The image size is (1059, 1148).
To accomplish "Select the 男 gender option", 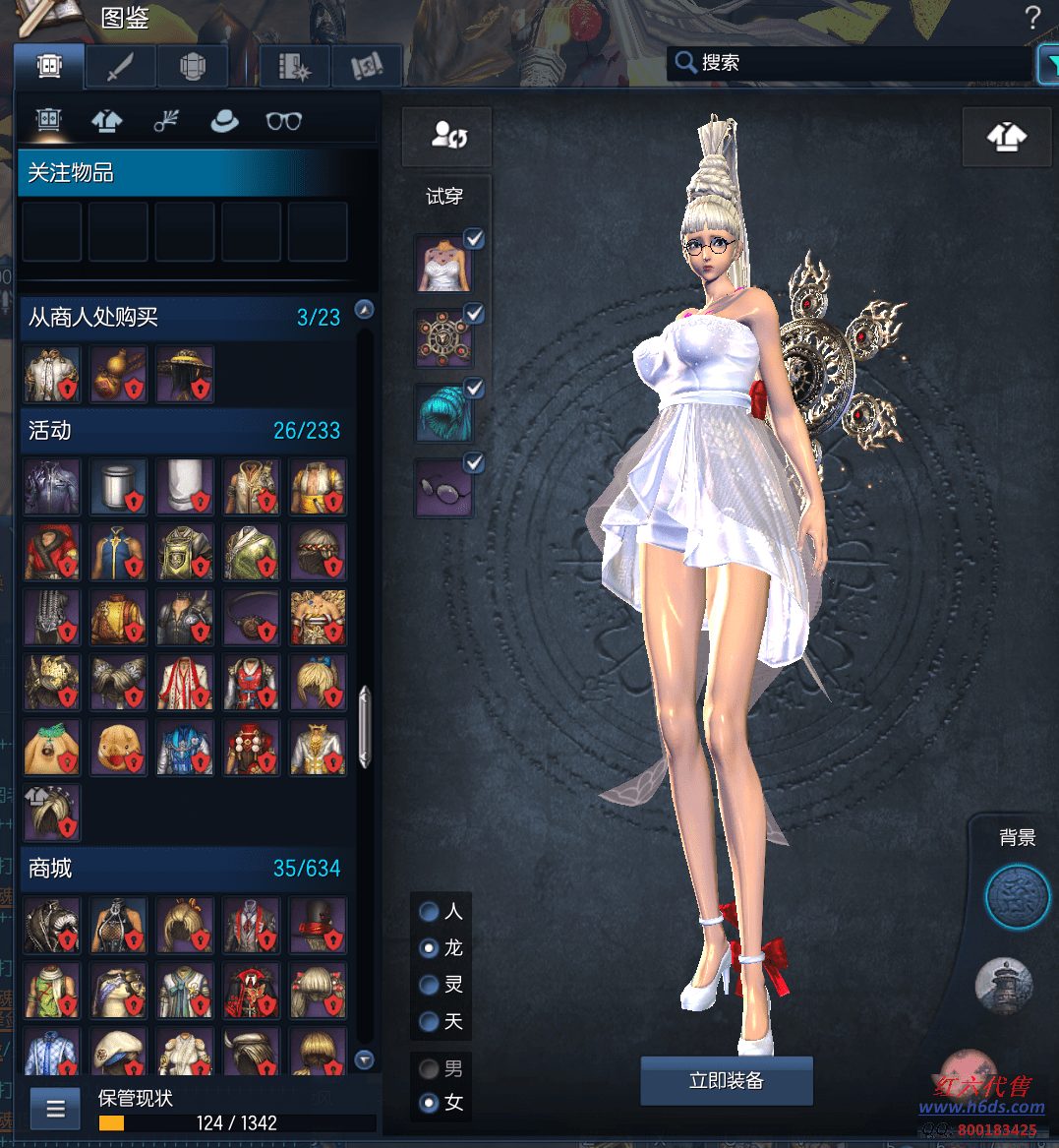I will click(x=429, y=1068).
